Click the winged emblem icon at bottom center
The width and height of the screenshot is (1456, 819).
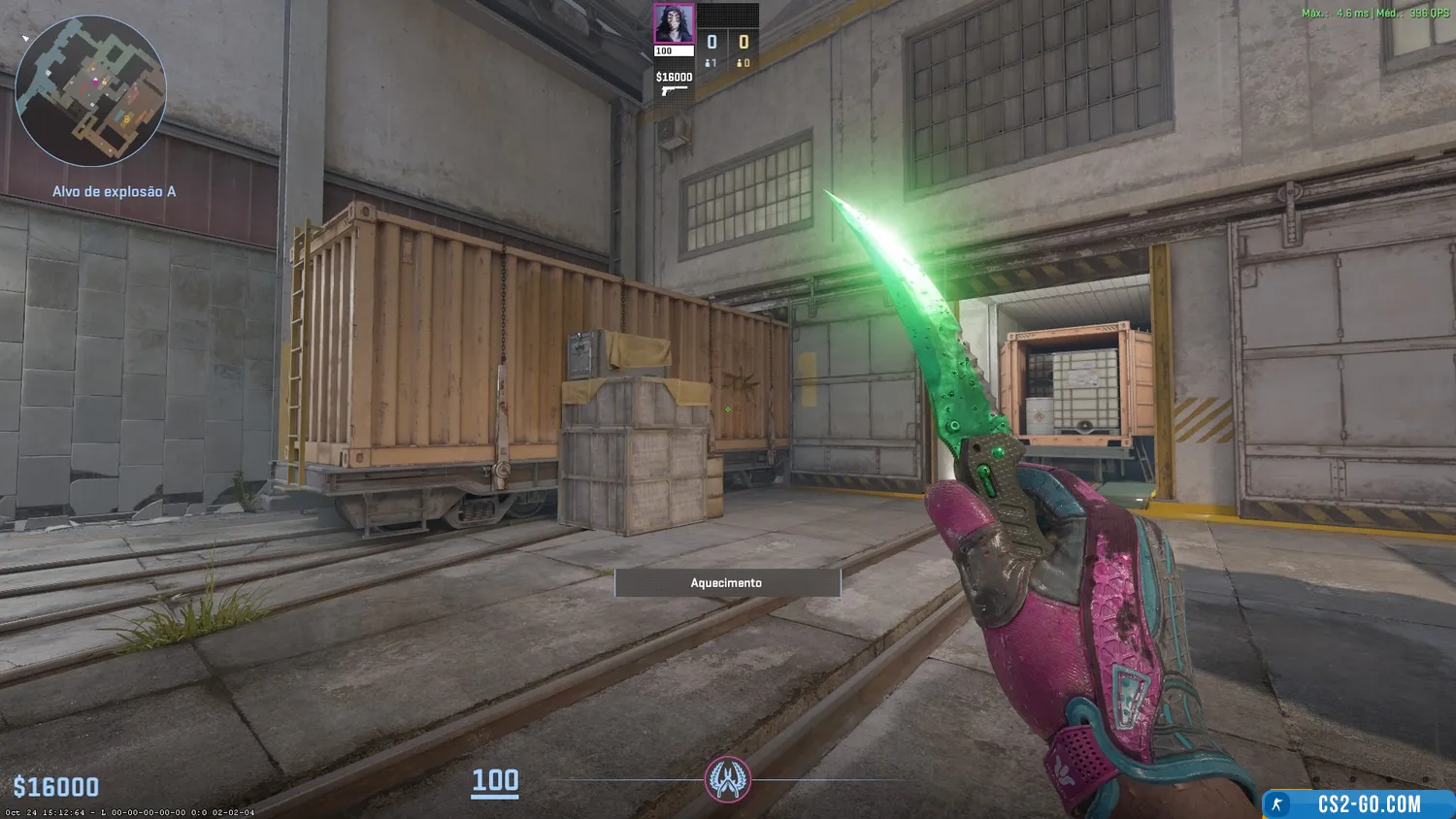coord(727,779)
